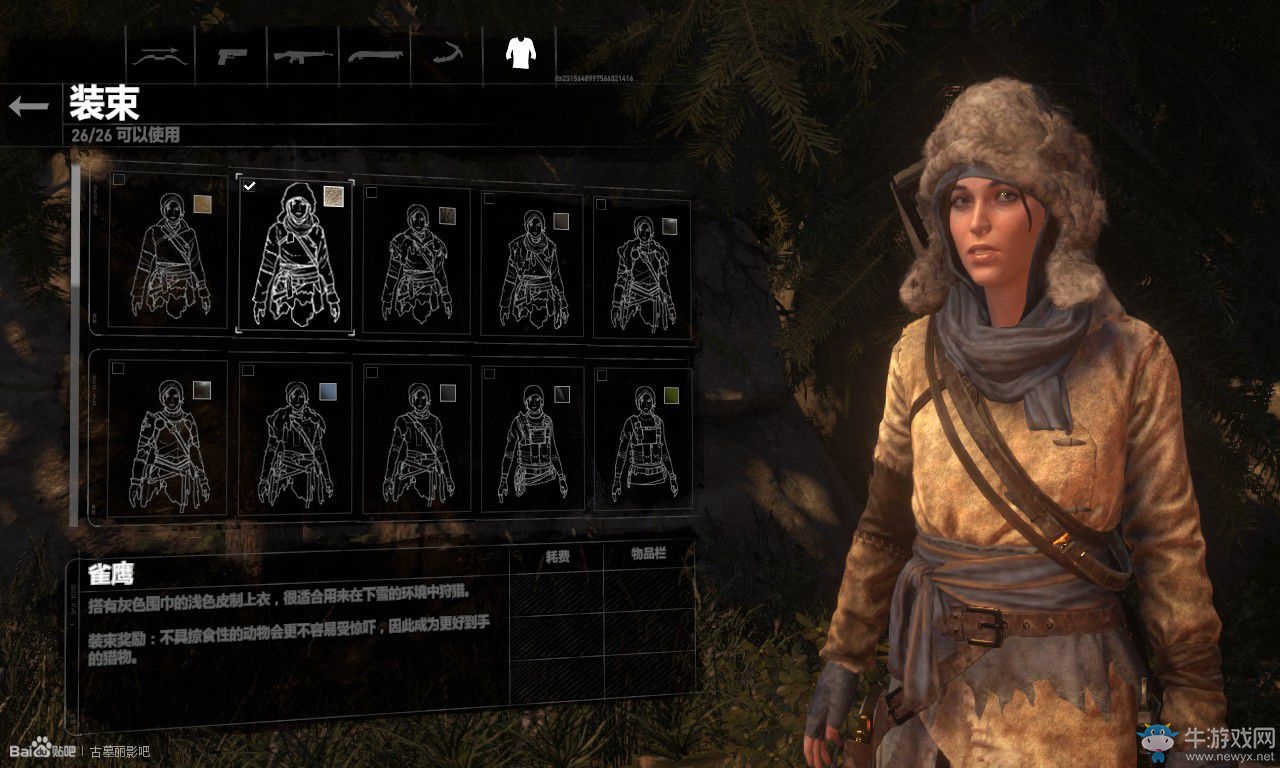Choose the checked hooded outfit card

tap(296, 256)
